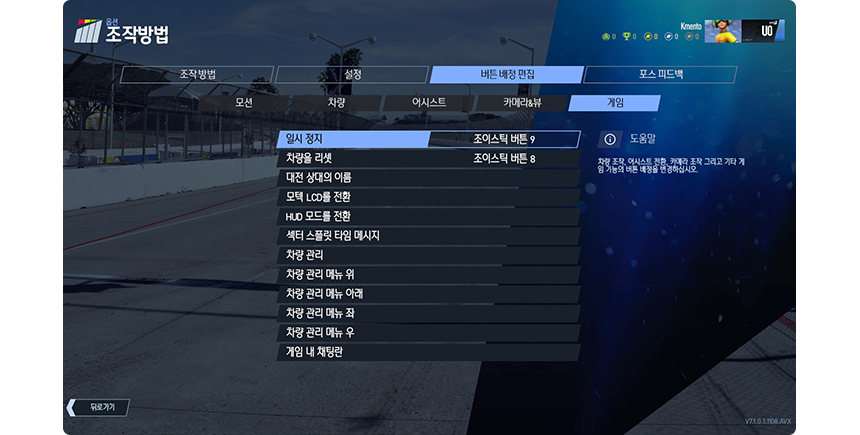Select the 대전 상대의 이름 row
This screenshot has width=860, height=435.
(427, 178)
